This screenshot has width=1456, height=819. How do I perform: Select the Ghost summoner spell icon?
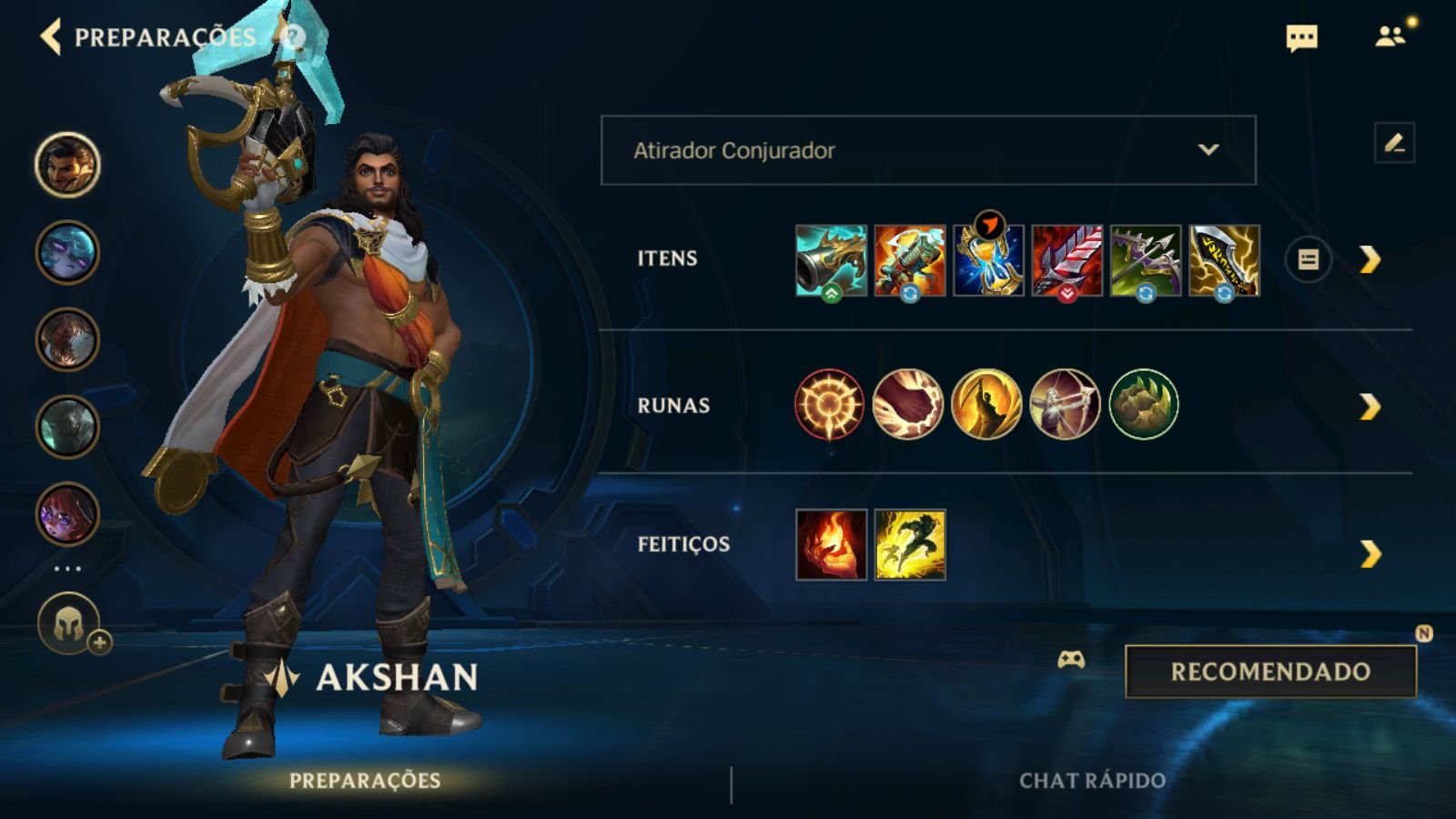tap(910, 543)
